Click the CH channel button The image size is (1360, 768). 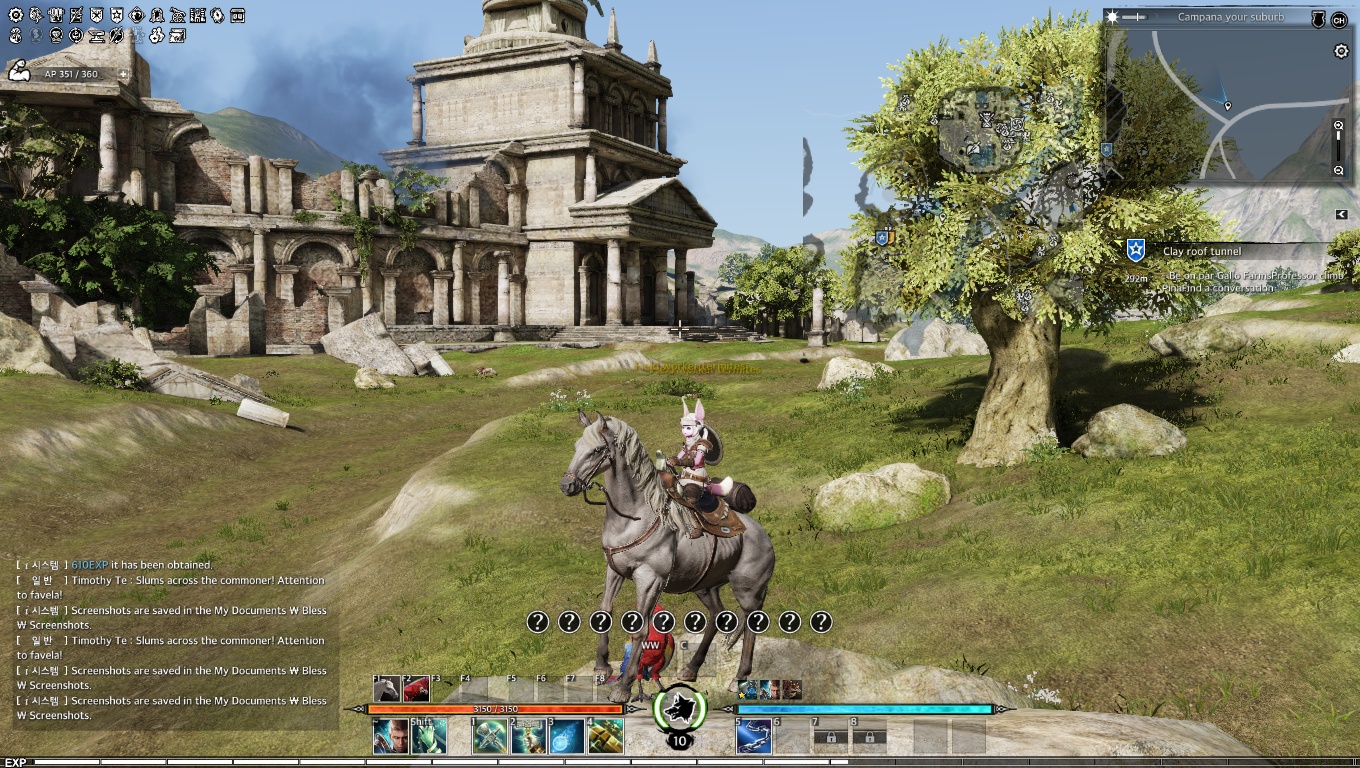[1339, 19]
